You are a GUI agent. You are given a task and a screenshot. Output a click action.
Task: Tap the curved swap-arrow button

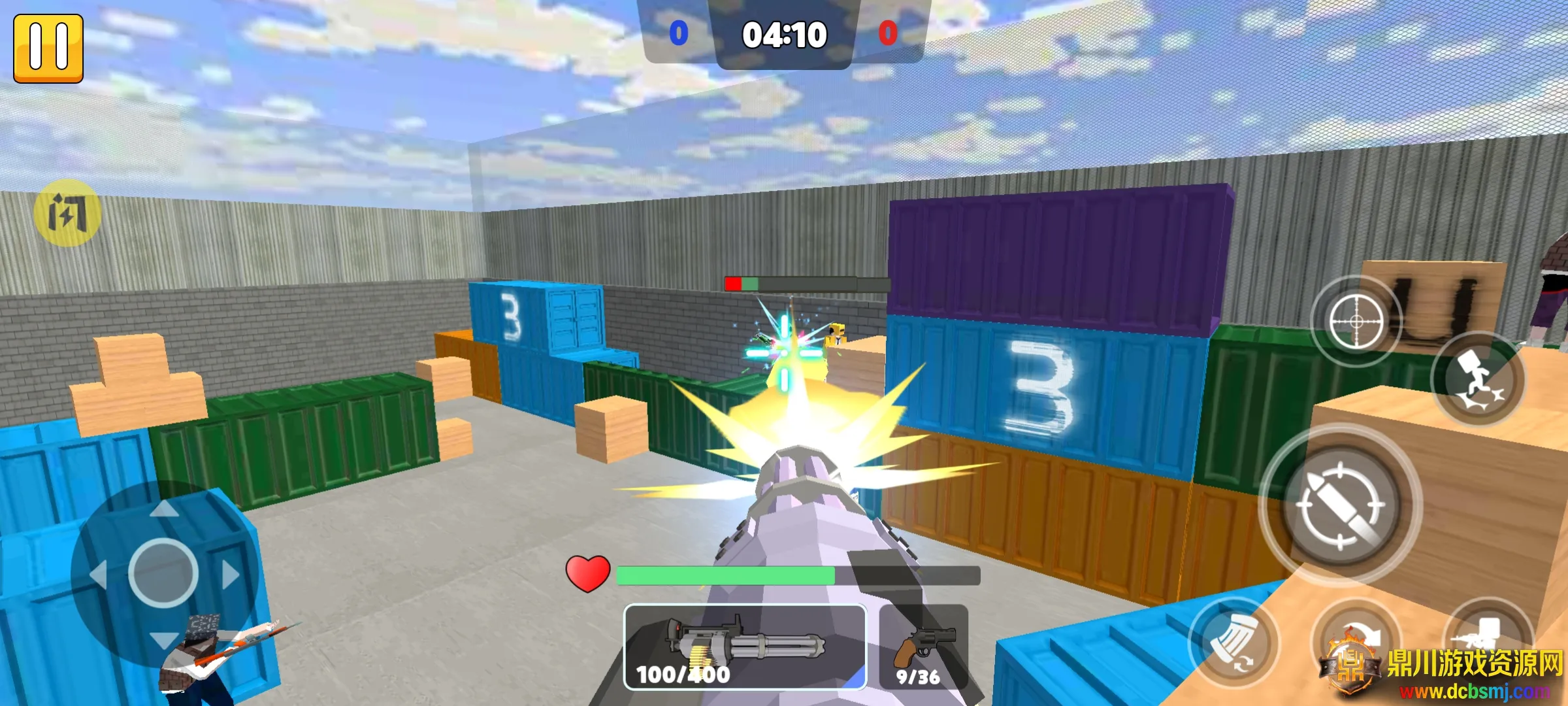(x=1356, y=637)
